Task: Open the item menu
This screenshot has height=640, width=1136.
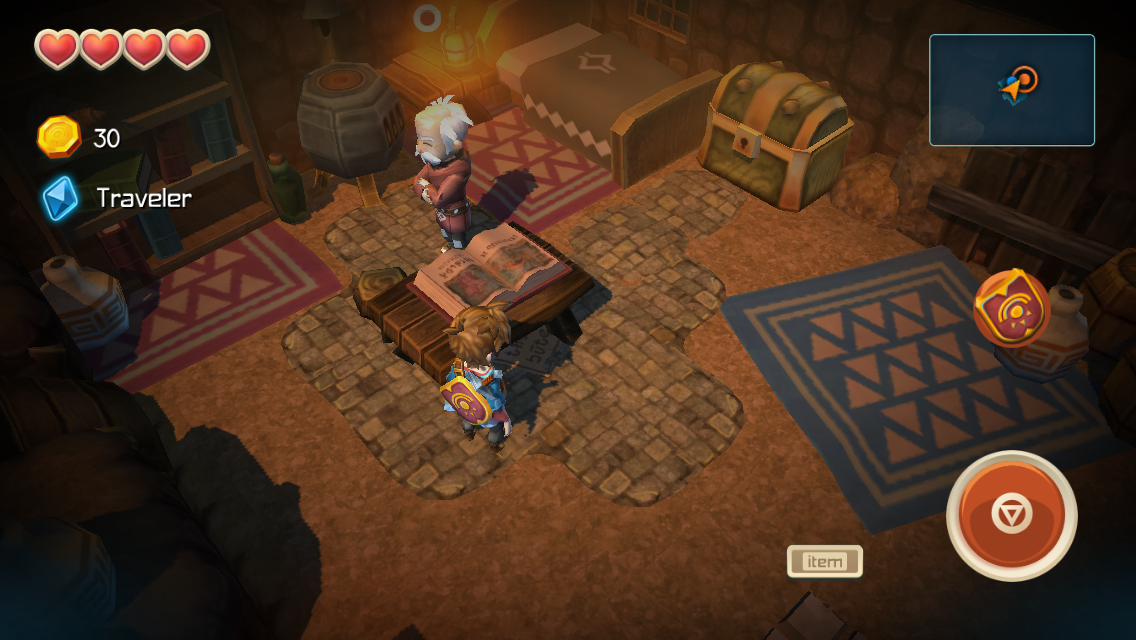Action: click(824, 562)
